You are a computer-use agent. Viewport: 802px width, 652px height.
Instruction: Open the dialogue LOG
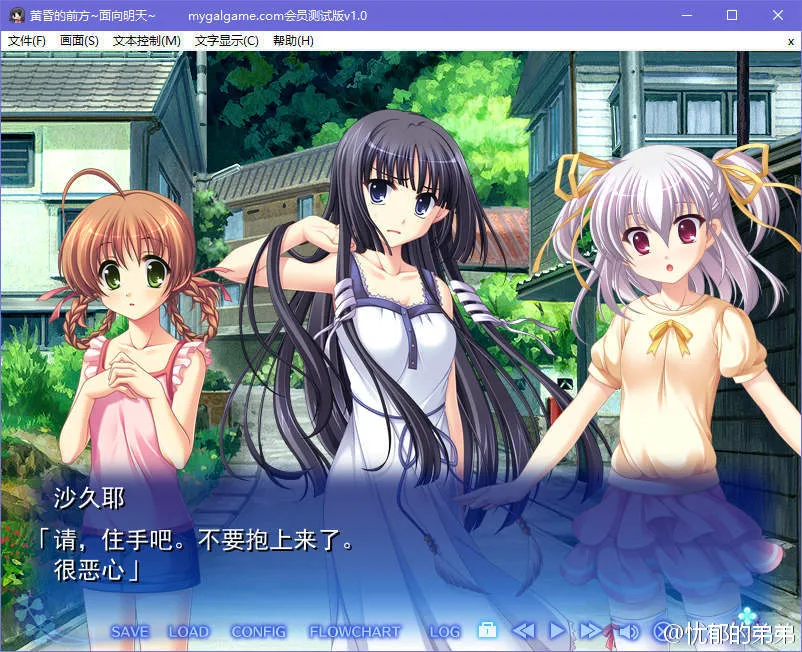point(445,632)
